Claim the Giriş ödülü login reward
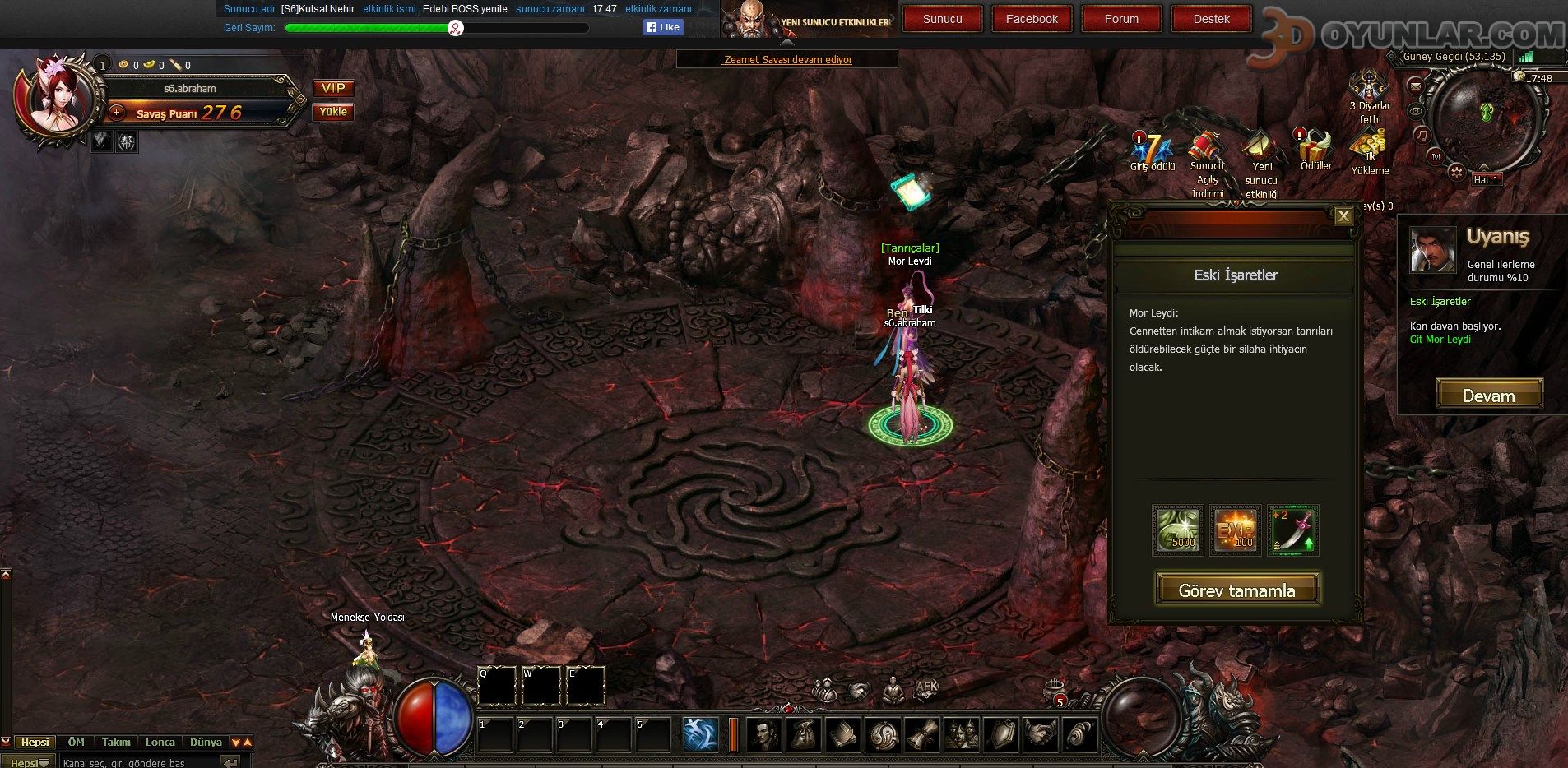 point(1152,150)
